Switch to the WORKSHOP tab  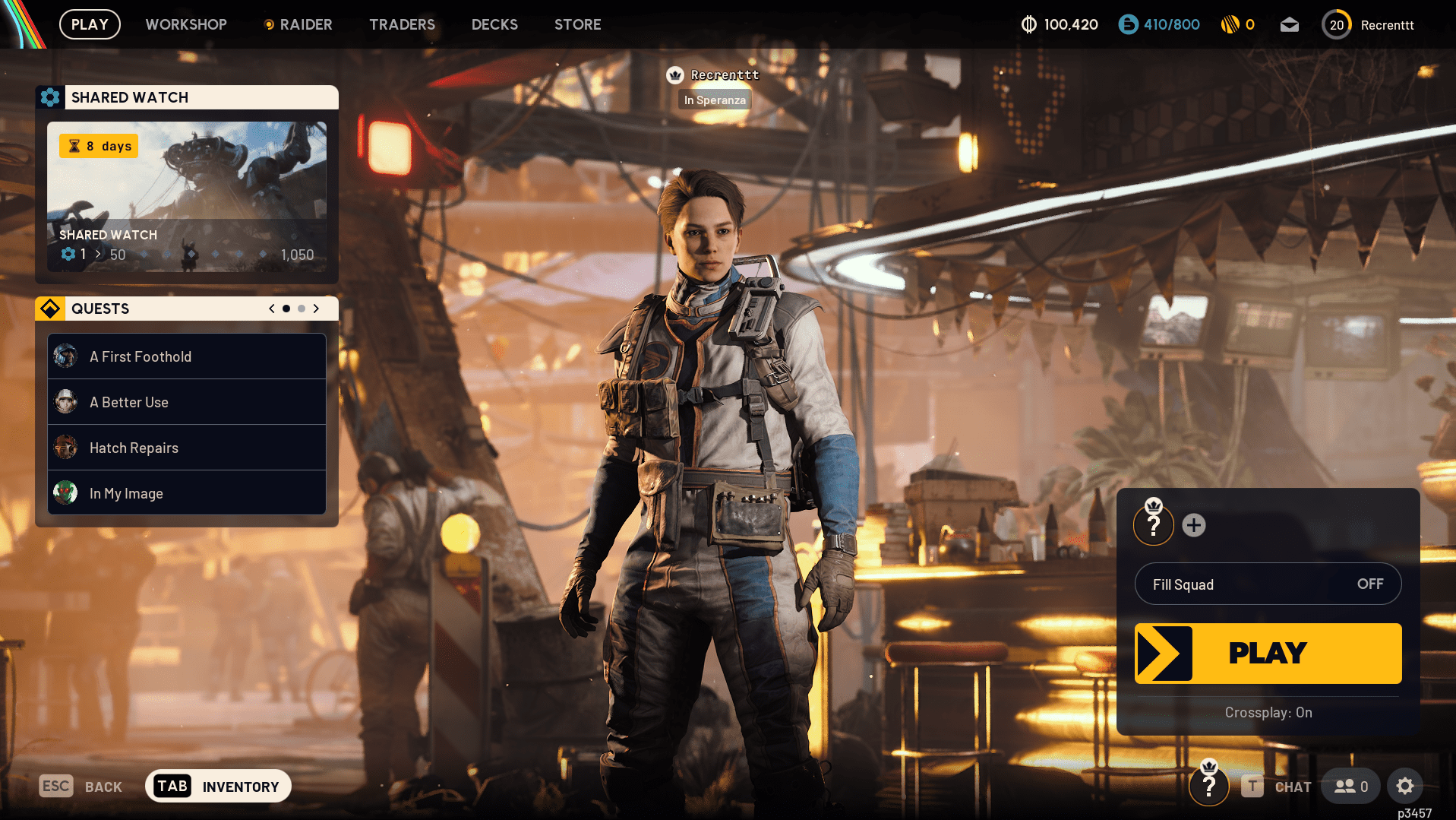click(x=186, y=24)
